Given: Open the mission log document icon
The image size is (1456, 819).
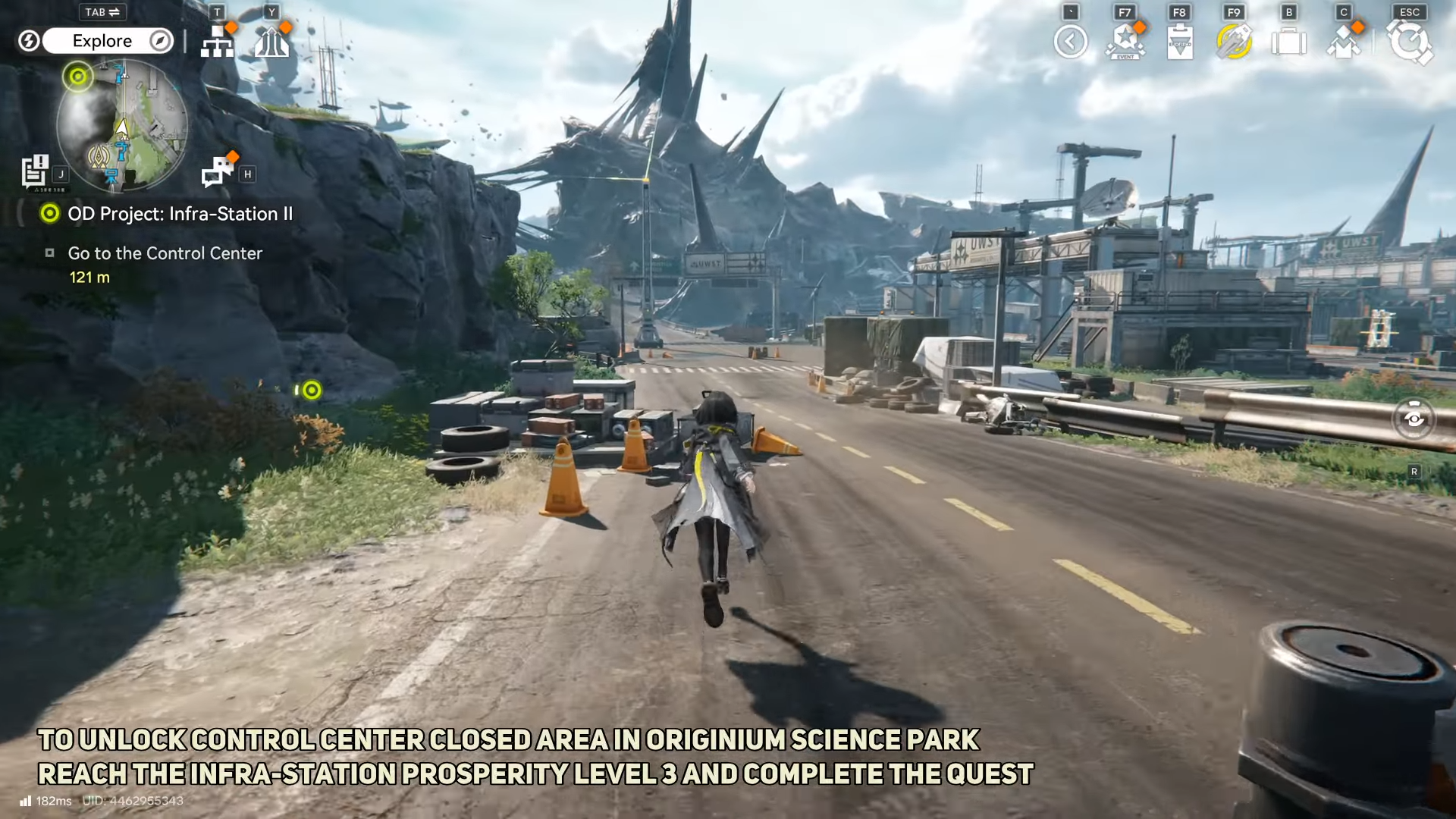Looking at the screenshot, I should point(35,171).
